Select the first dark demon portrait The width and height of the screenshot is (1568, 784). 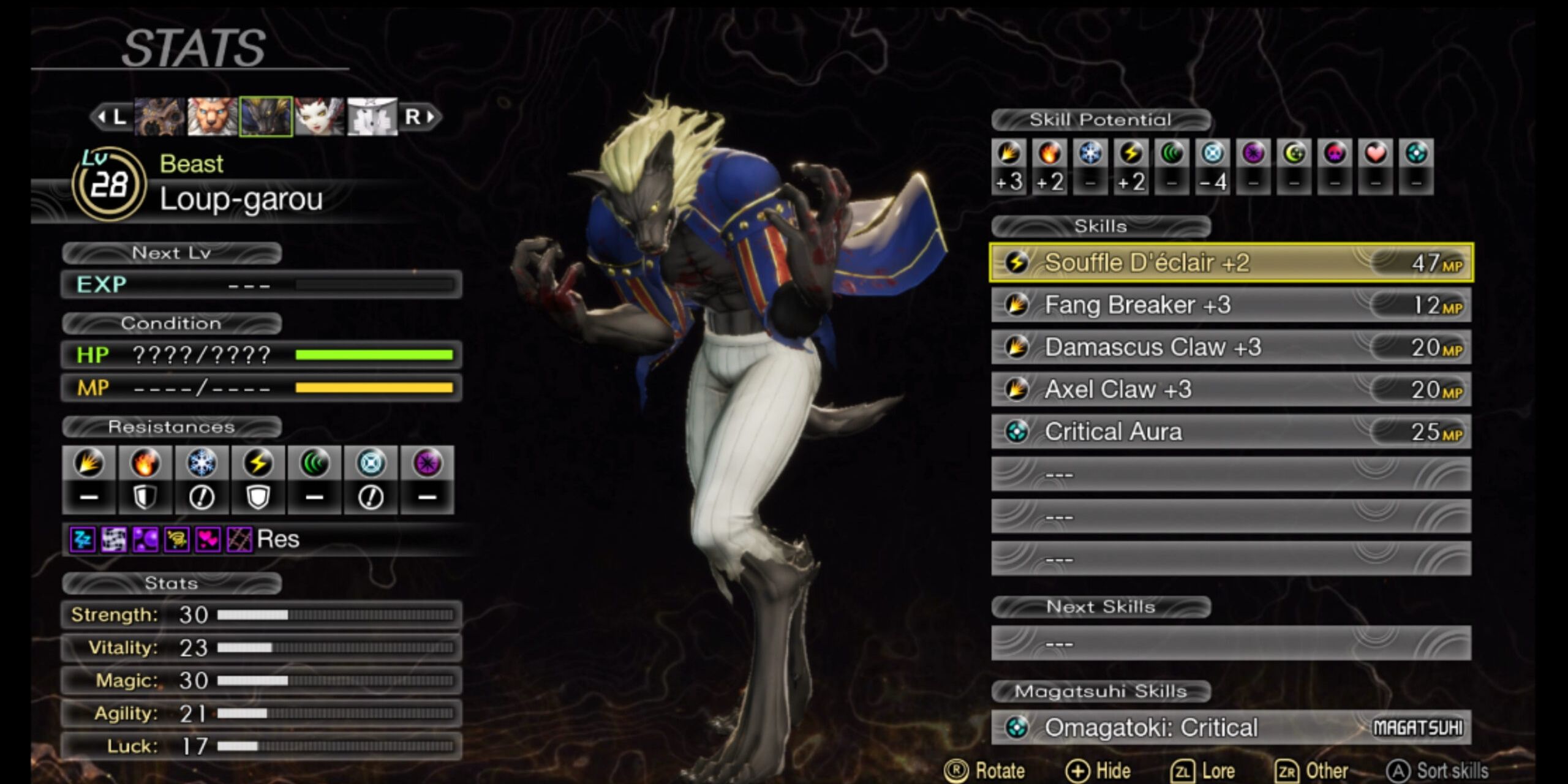click(159, 116)
